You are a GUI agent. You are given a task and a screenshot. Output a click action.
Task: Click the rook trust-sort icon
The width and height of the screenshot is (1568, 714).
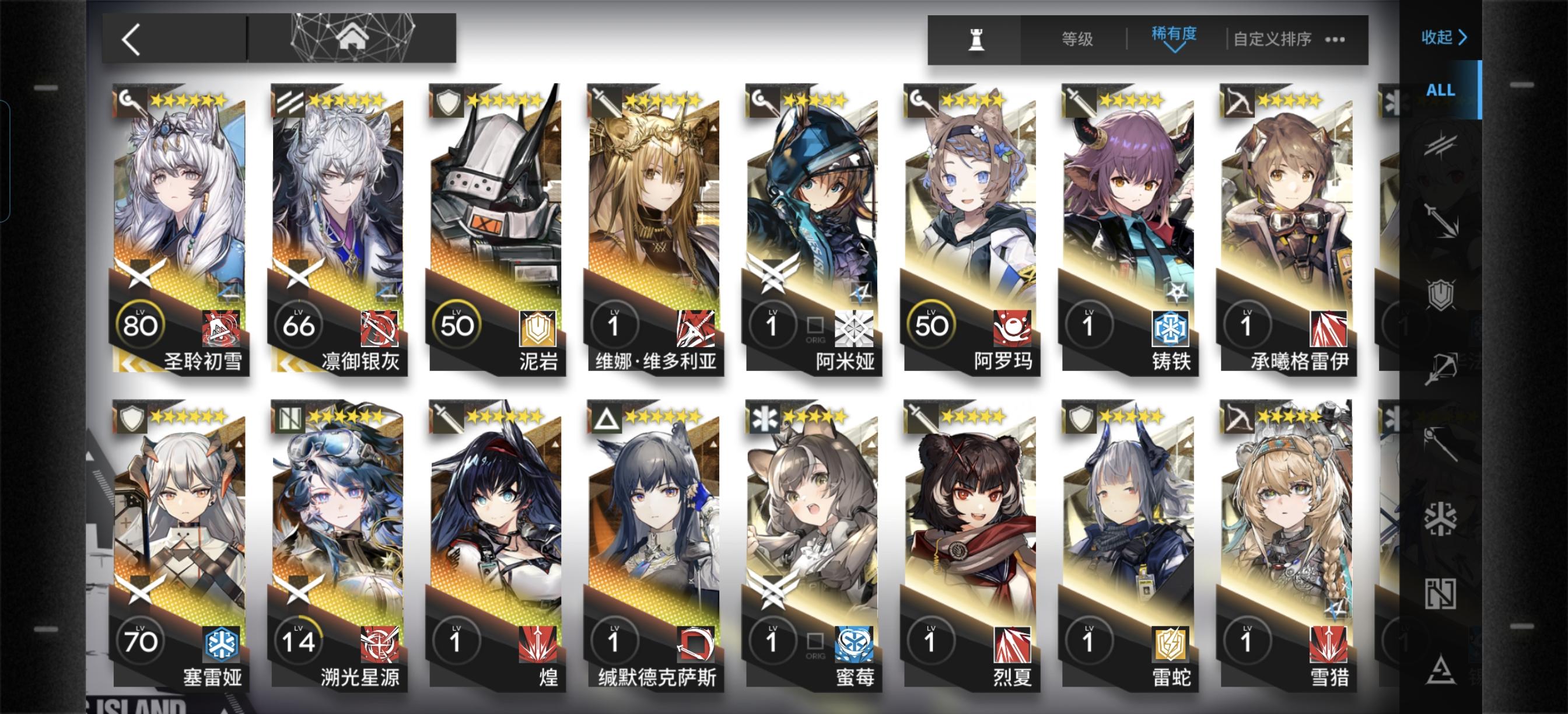[977, 39]
